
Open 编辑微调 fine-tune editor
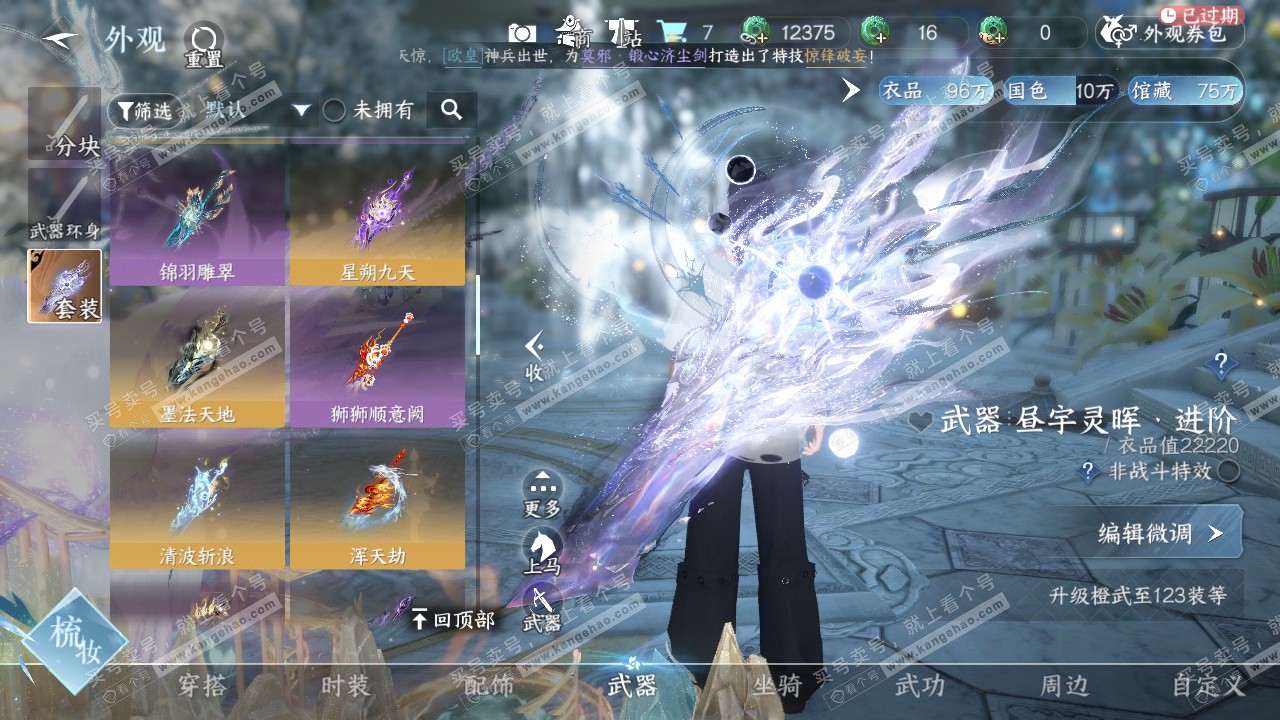point(1158,533)
